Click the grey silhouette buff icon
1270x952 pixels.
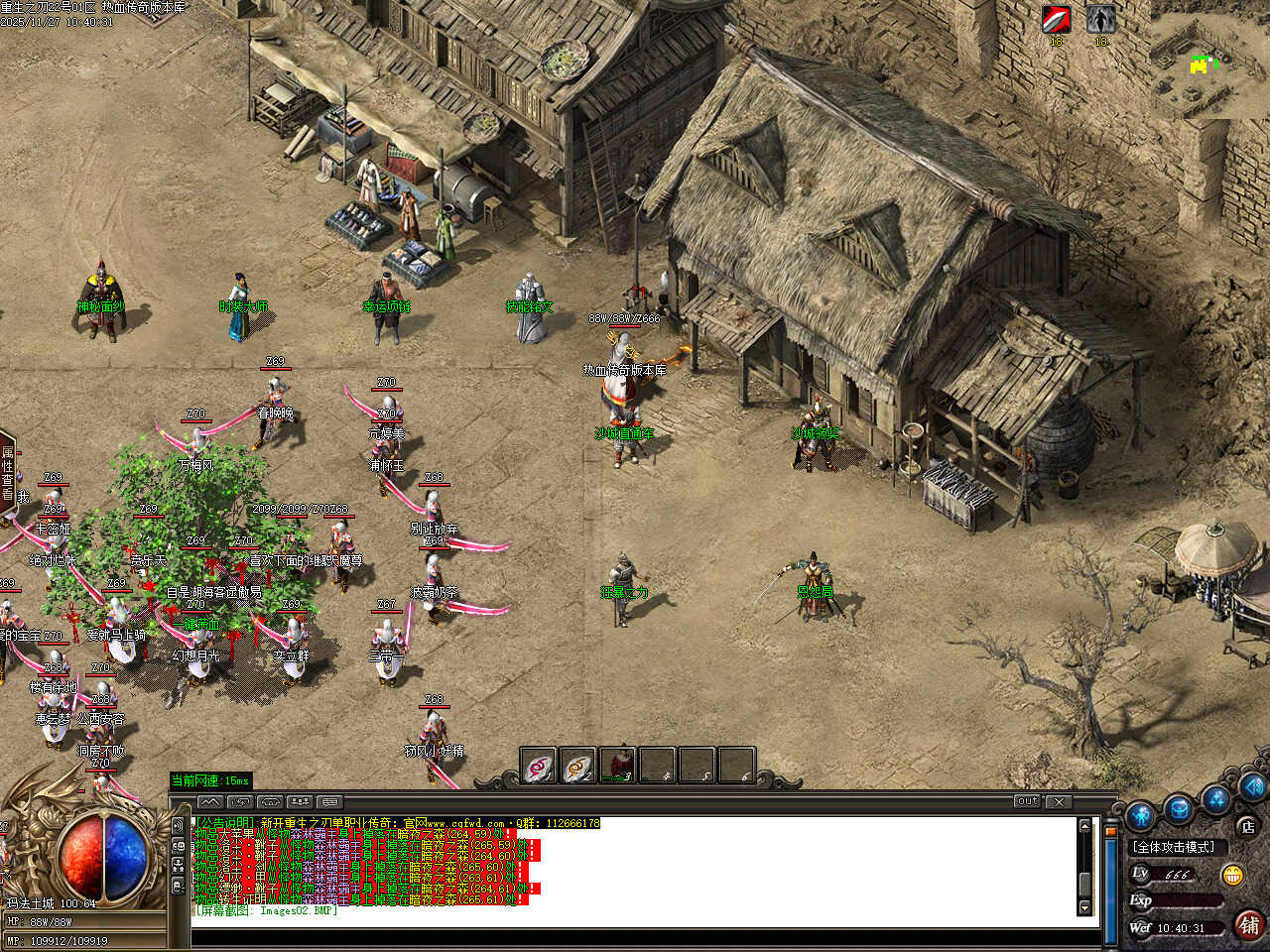click(1100, 20)
